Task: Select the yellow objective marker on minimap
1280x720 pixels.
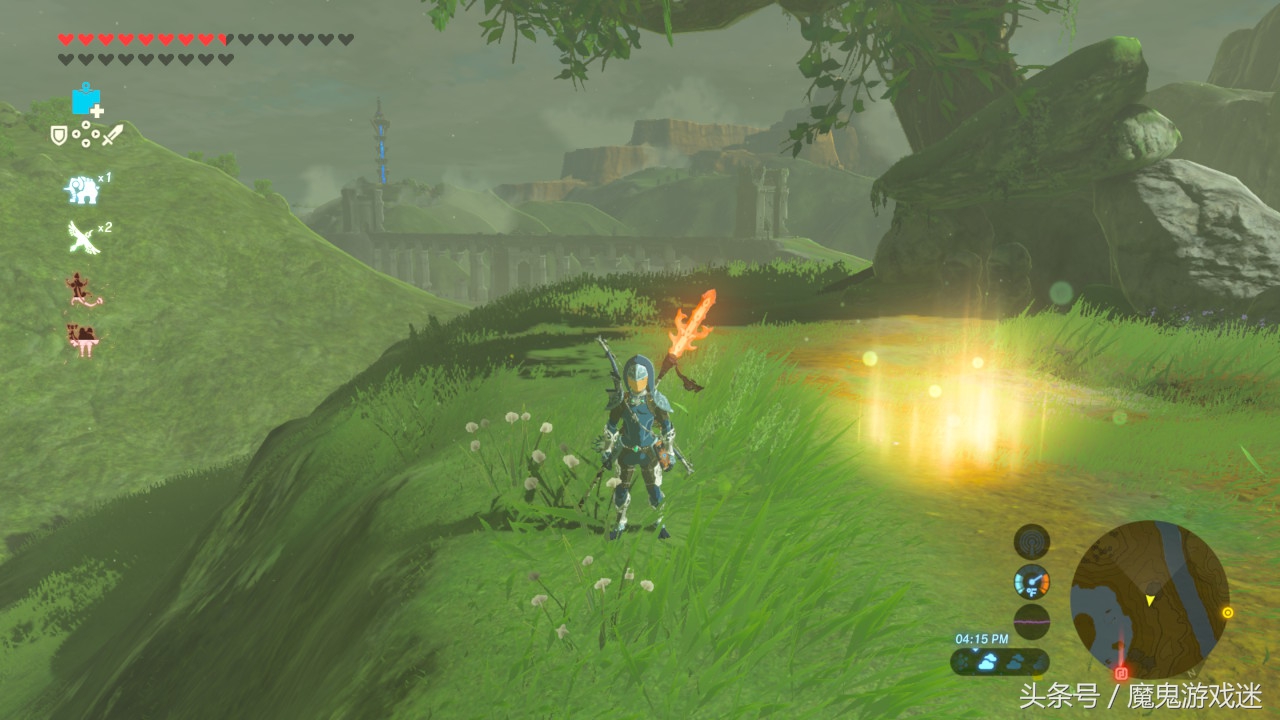Action: 1228,612
